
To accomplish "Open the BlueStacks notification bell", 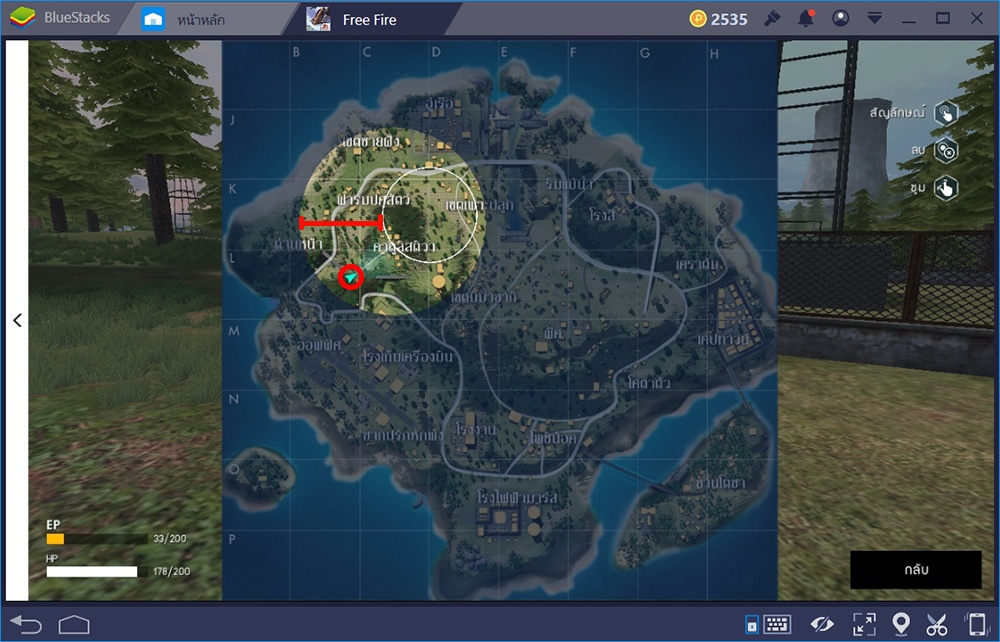I will 806,19.
